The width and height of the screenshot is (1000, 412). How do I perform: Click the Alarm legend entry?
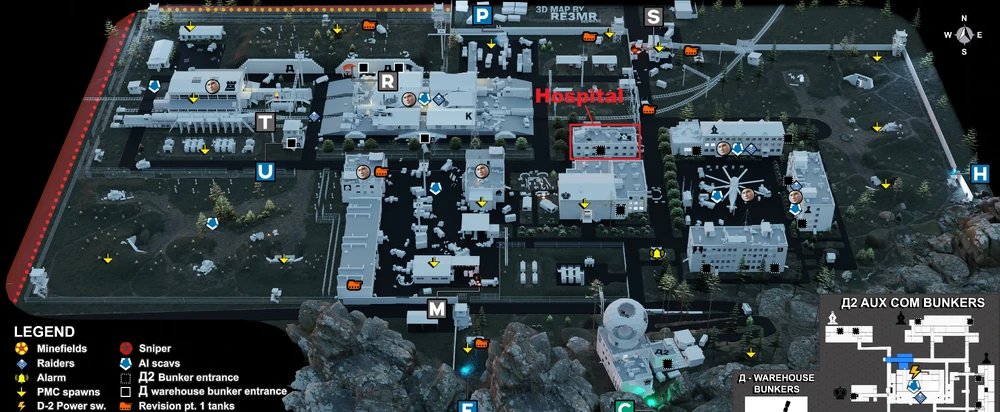coord(52,377)
